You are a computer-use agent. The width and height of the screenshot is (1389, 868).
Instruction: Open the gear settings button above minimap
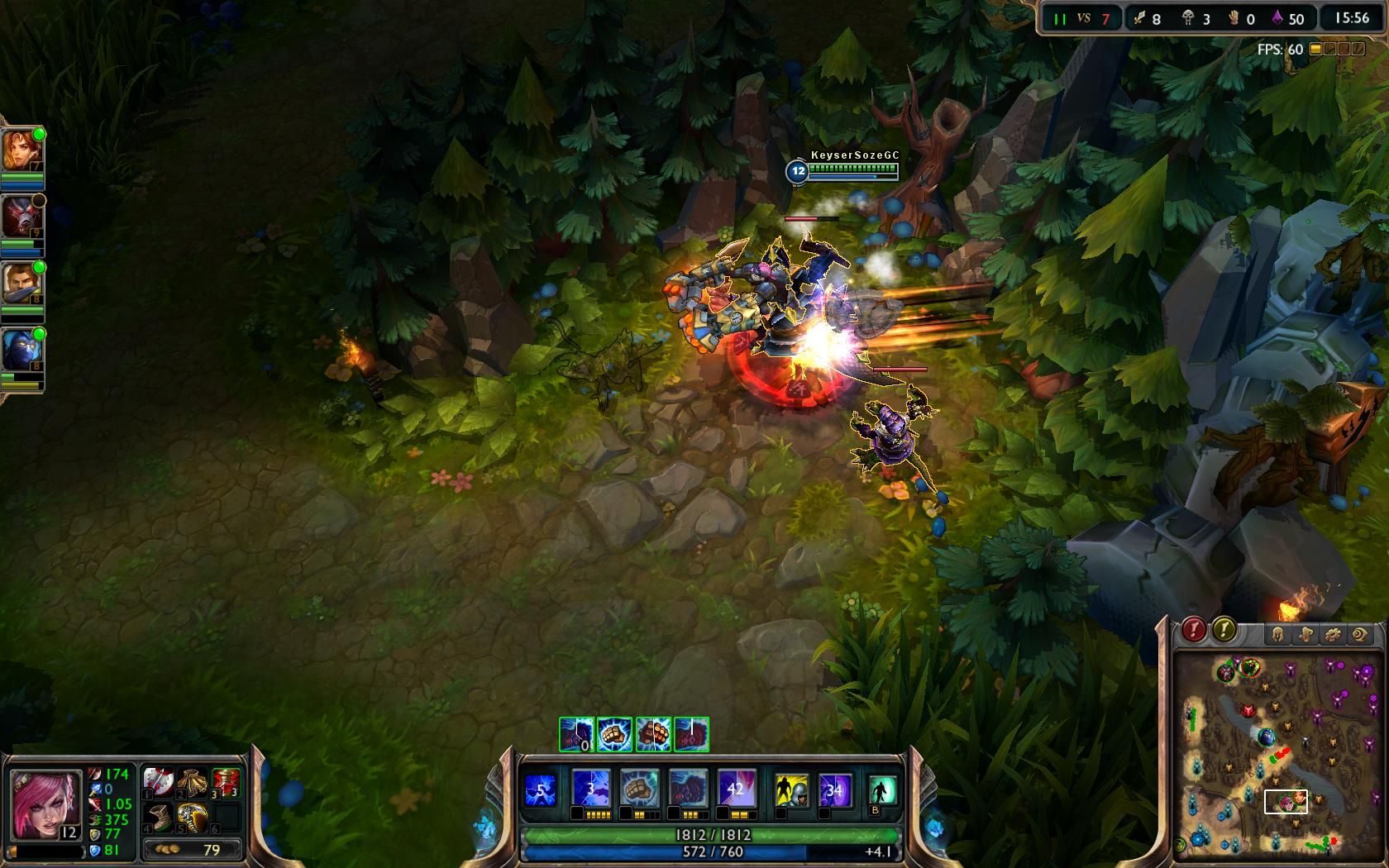[1333, 635]
